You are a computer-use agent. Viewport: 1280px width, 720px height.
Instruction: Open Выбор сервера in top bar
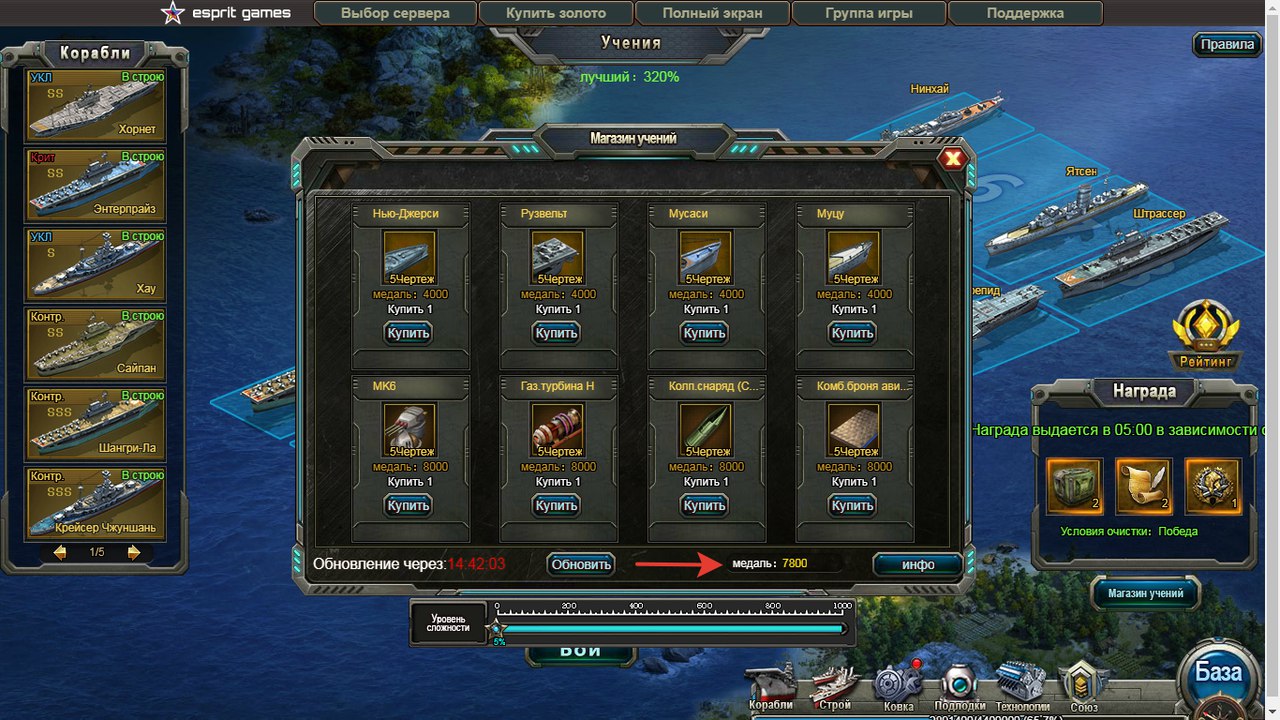395,14
